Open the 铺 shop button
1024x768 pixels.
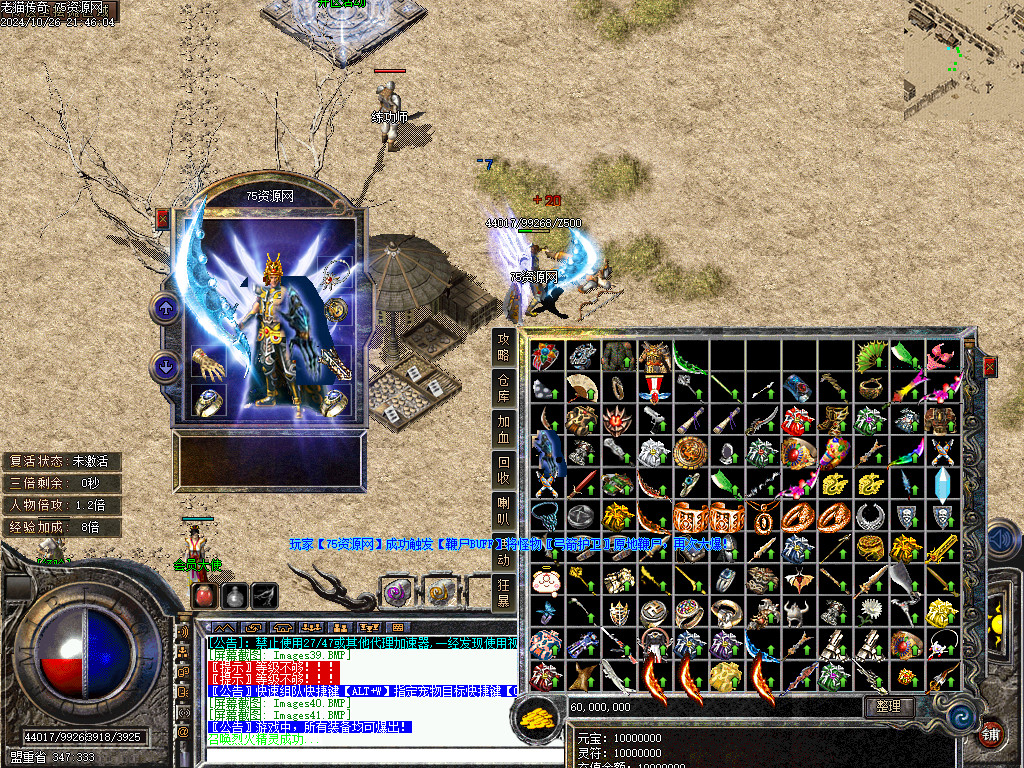991,732
